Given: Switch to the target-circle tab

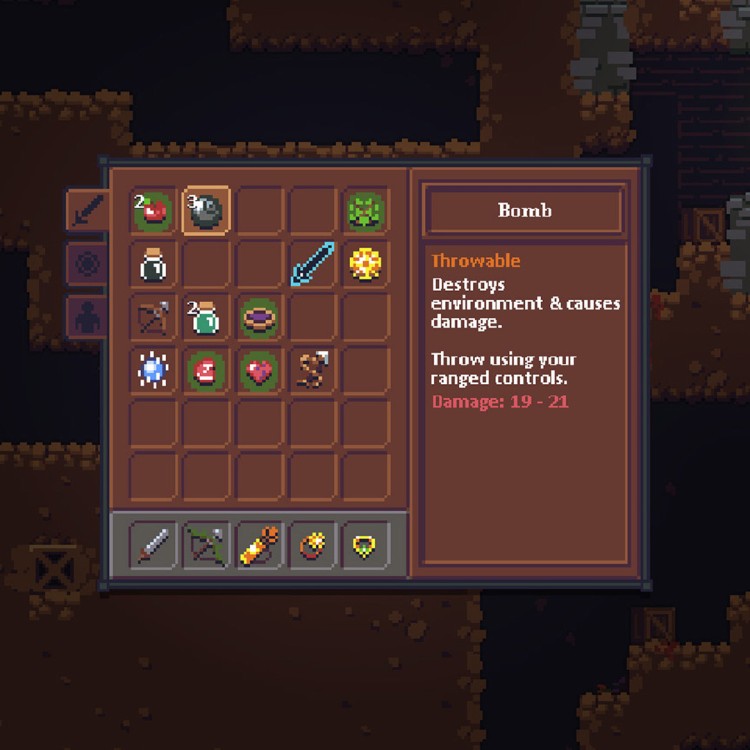Looking at the screenshot, I should 86,264.
